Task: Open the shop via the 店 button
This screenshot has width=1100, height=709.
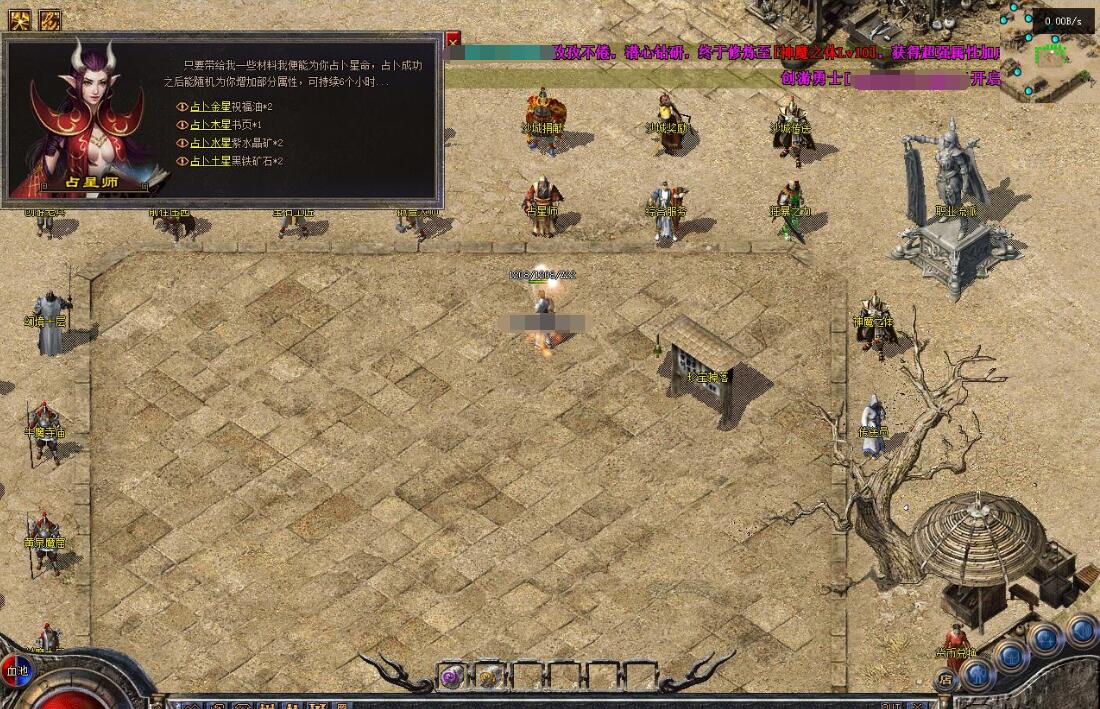Action: pos(945,679)
